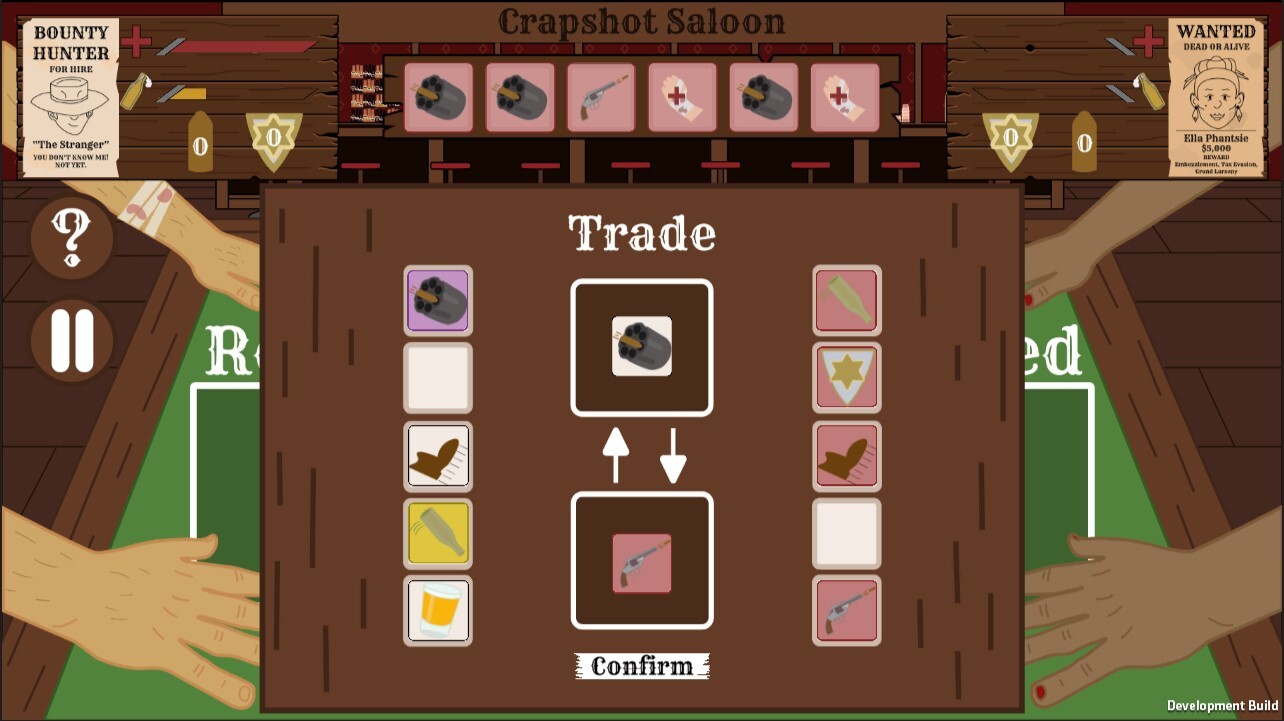Select the revolver cylinder card in your hand
This screenshot has width=1284, height=721.
[437, 299]
